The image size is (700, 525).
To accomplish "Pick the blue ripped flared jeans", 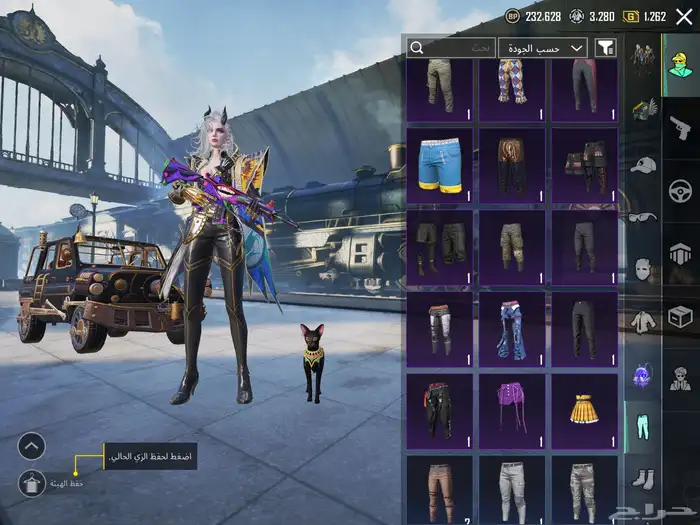I will click(x=512, y=328).
